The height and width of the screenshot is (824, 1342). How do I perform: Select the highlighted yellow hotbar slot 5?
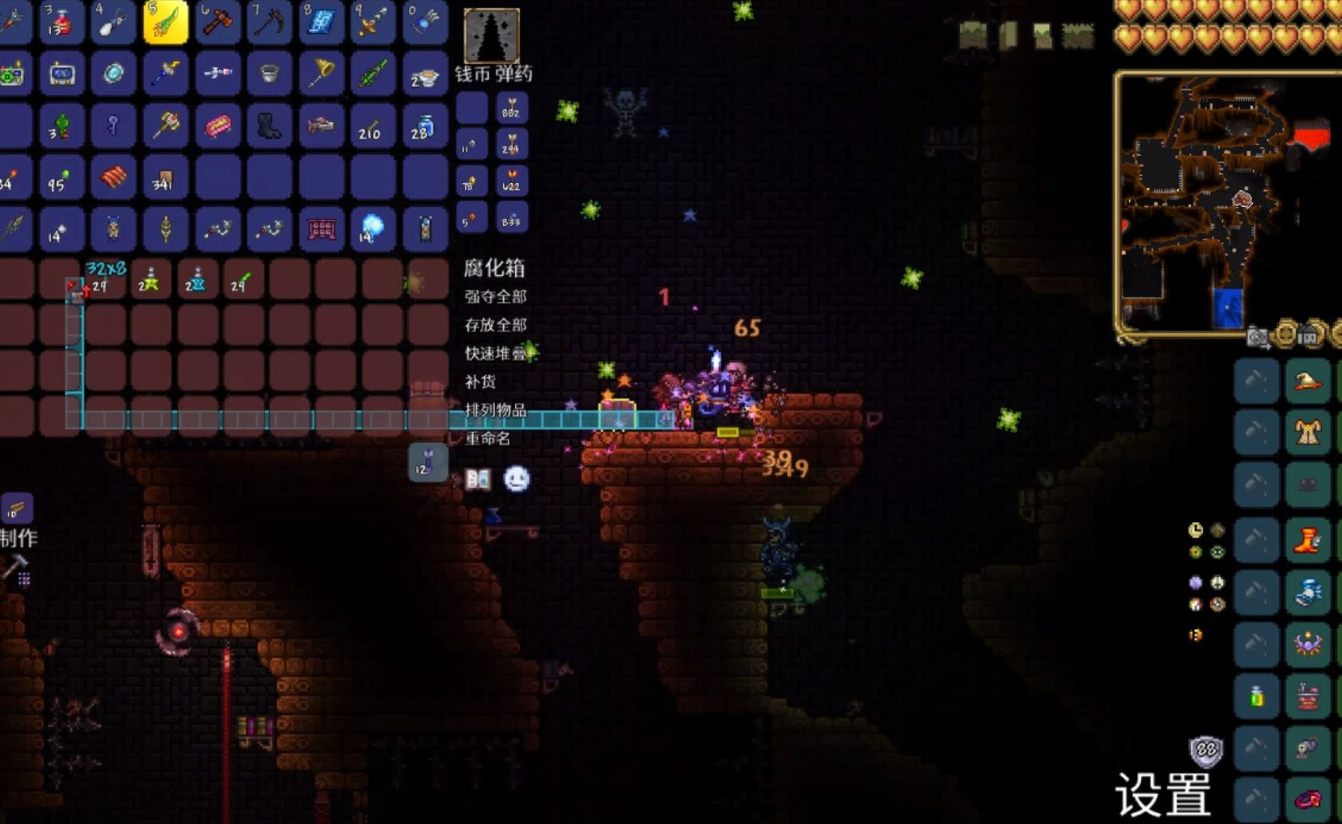click(165, 22)
